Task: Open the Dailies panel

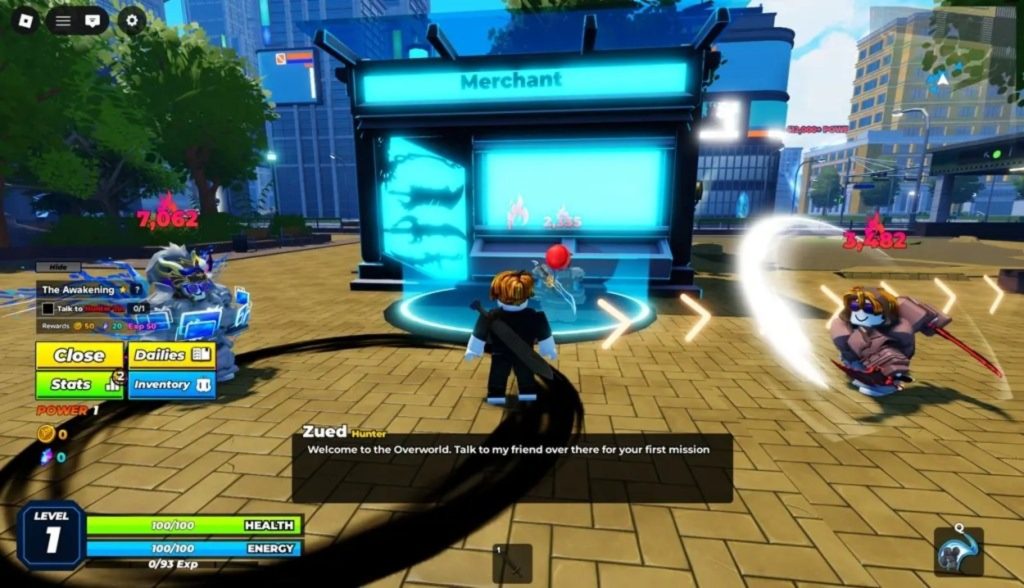Action: click(172, 355)
